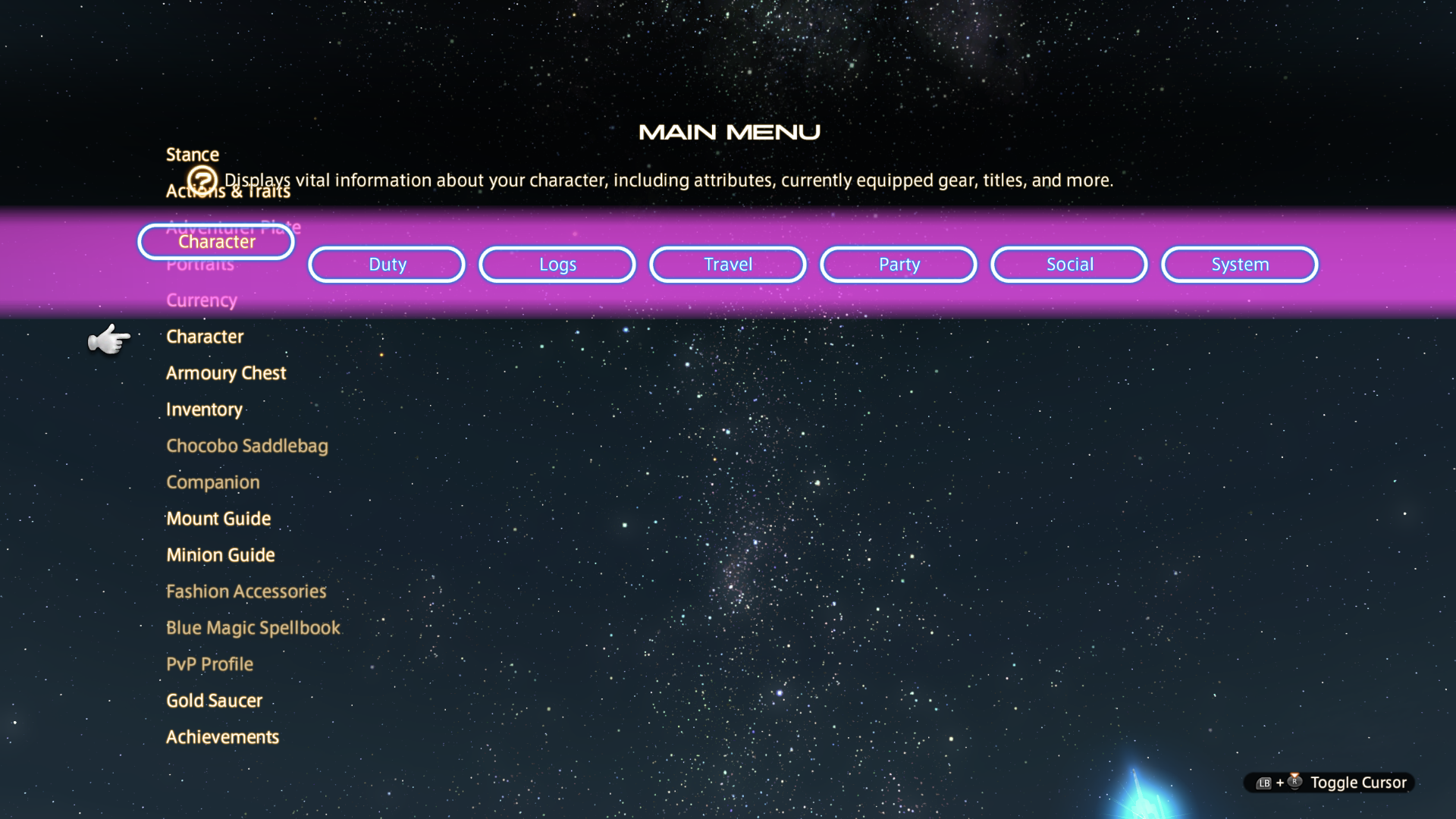The width and height of the screenshot is (1456, 819).
Task: Open the Blue Magic Spellbook
Action: coord(253,627)
